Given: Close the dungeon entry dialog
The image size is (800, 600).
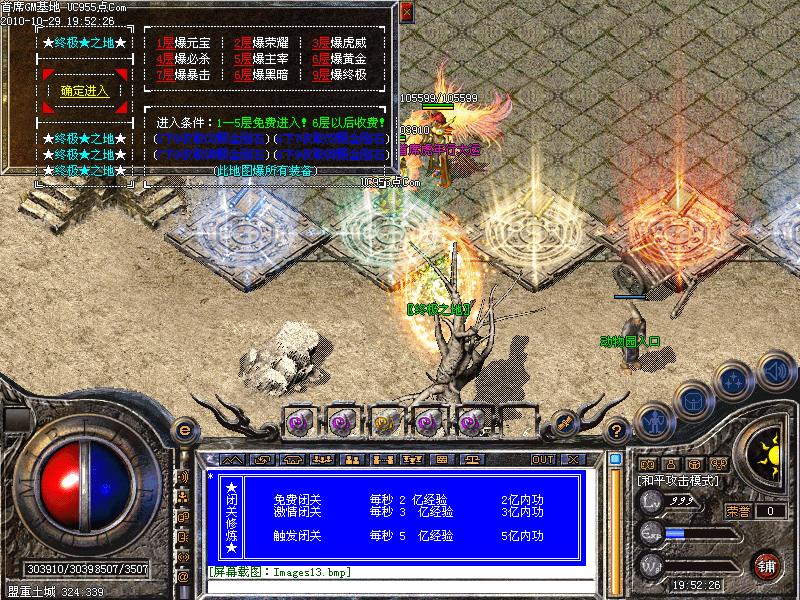Looking at the screenshot, I should (x=406, y=12).
